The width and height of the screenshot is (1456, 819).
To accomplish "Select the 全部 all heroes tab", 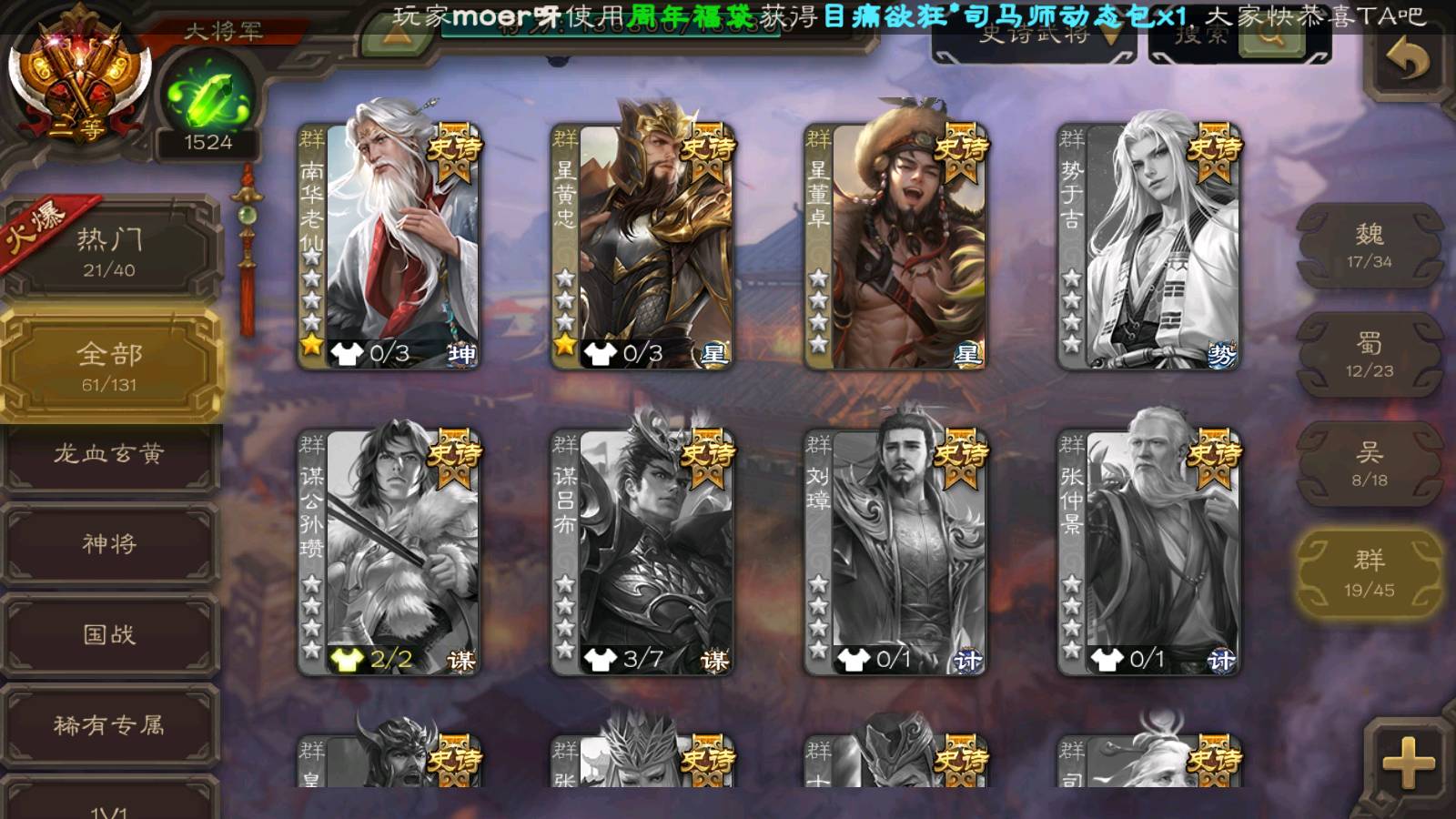I will pyautogui.click(x=109, y=366).
